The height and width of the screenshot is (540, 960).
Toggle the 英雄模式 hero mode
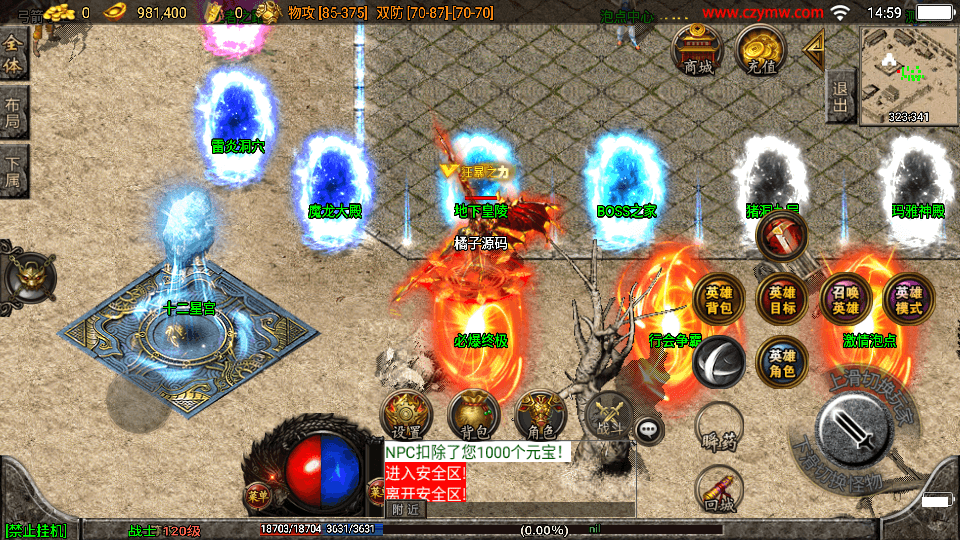coord(908,300)
